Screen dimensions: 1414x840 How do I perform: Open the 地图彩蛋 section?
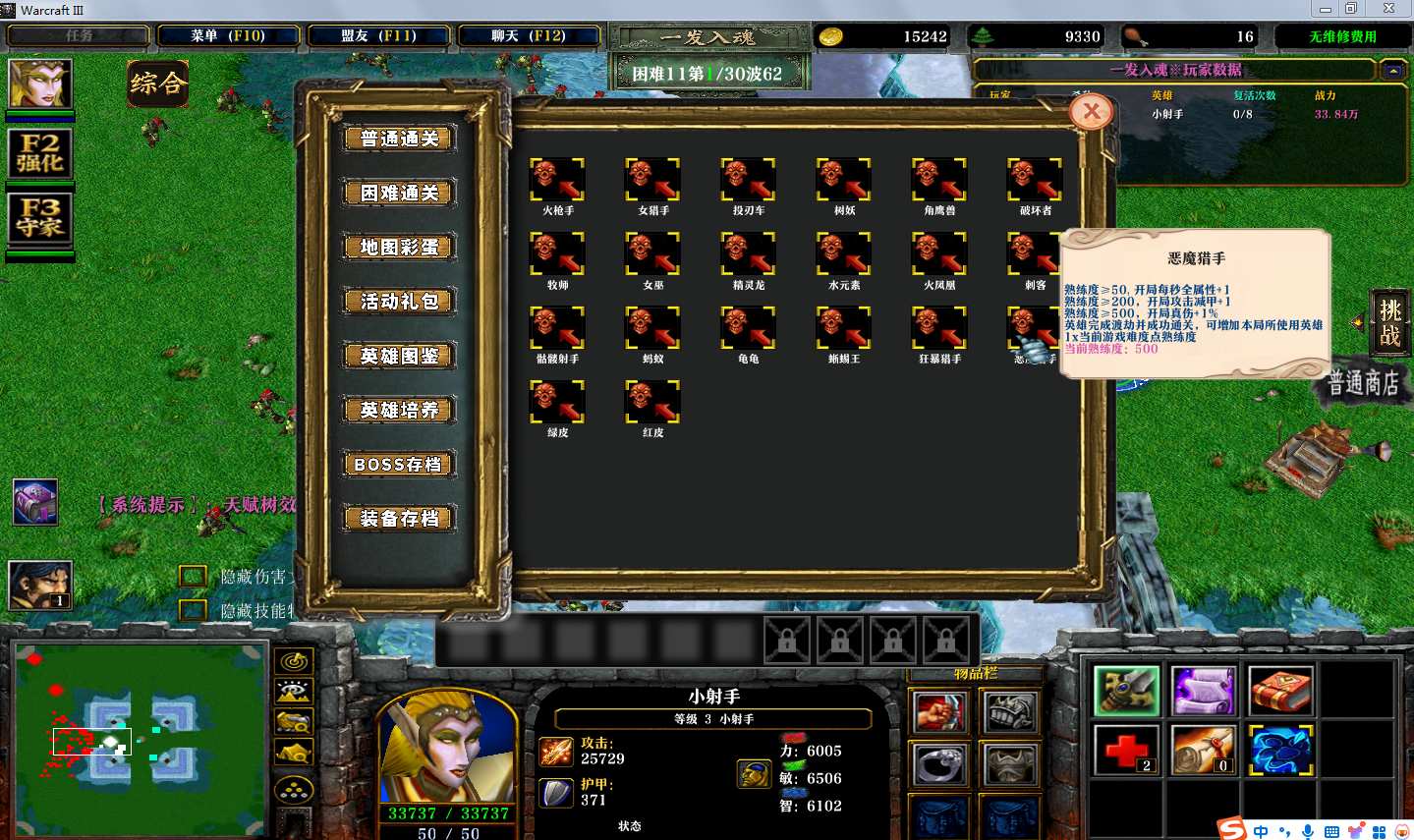point(399,247)
